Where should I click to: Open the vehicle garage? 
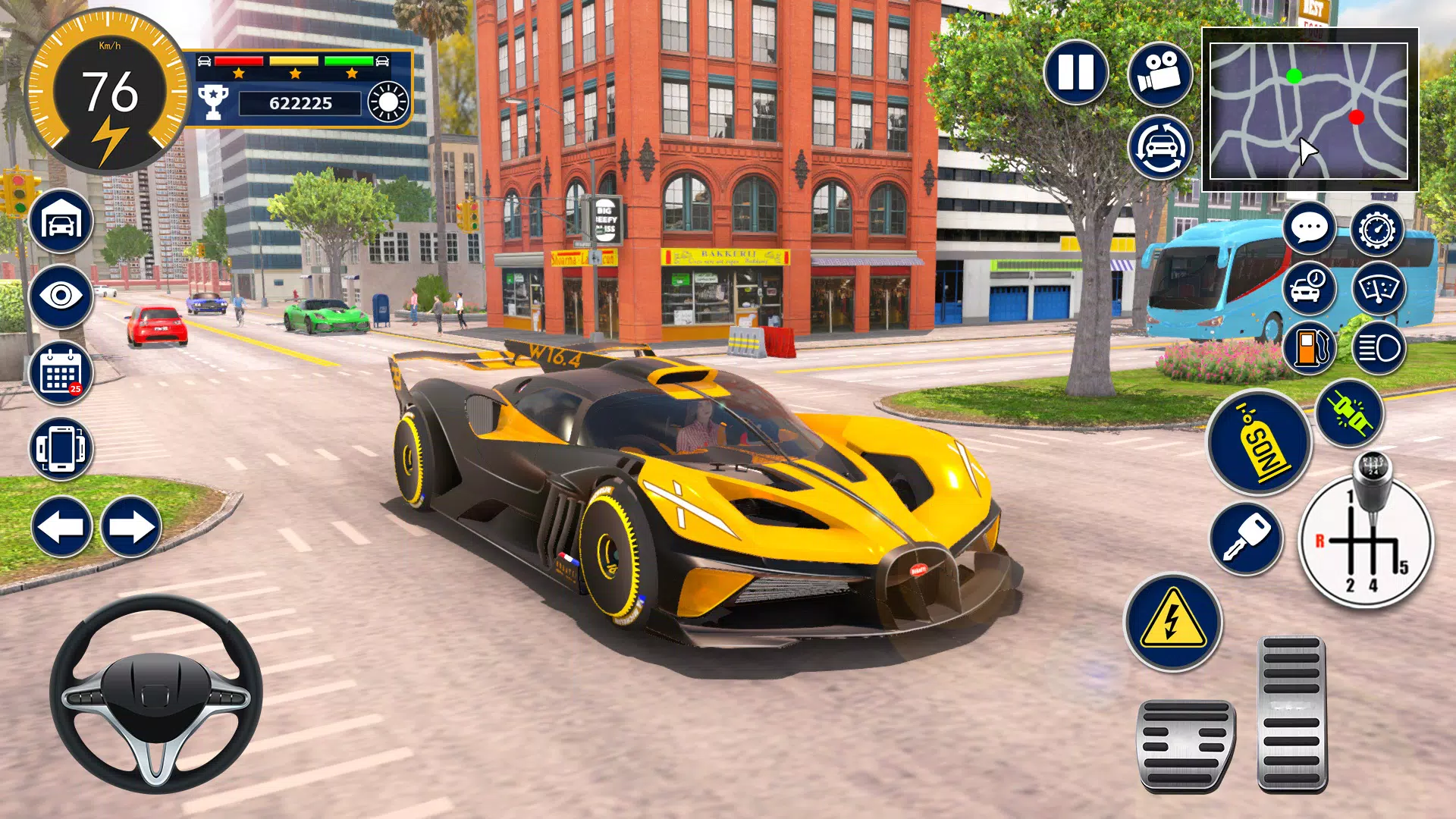point(61,221)
